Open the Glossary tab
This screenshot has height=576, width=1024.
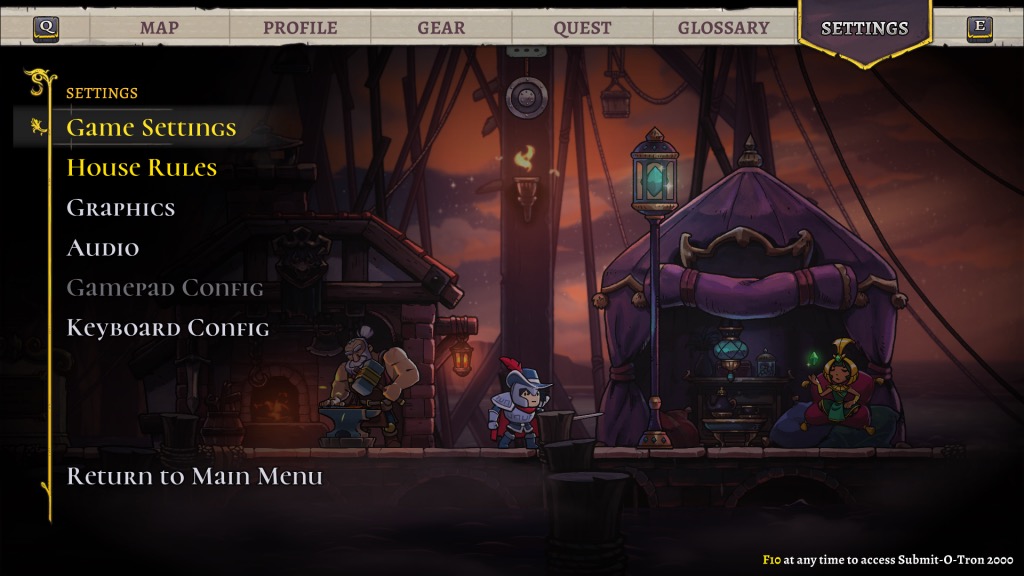tap(723, 28)
